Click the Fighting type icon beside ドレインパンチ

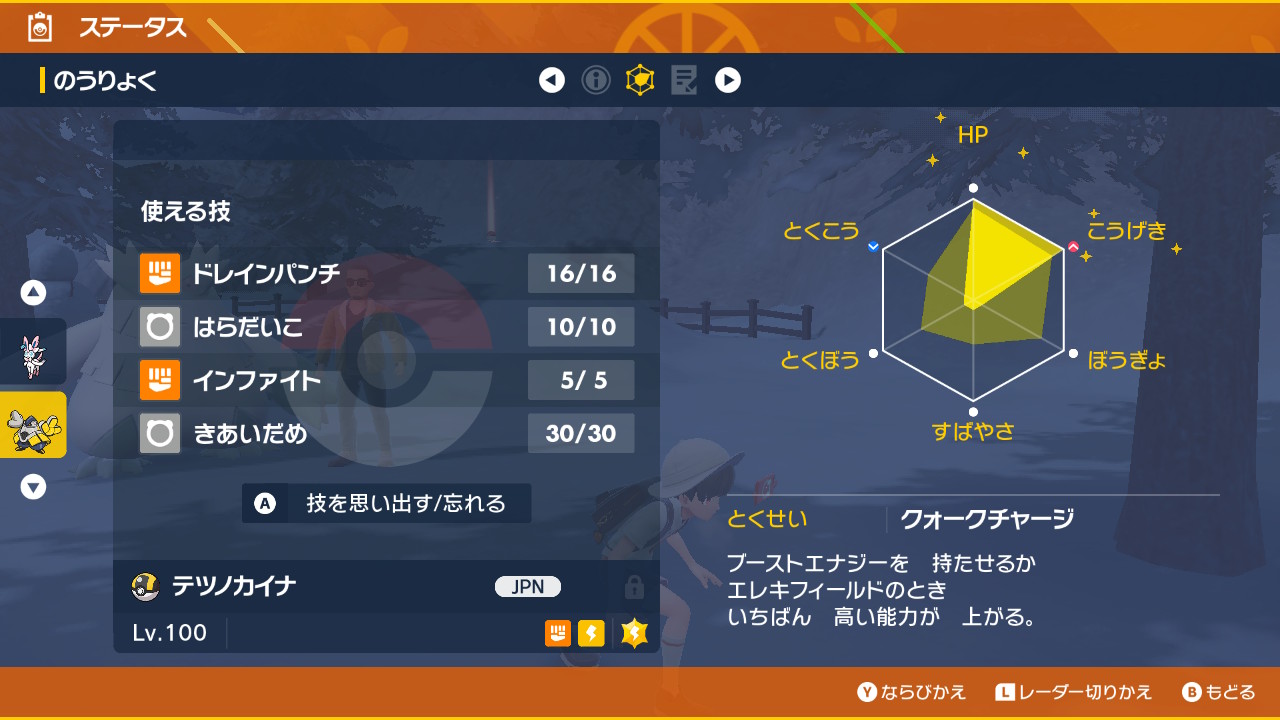pos(159,273)
